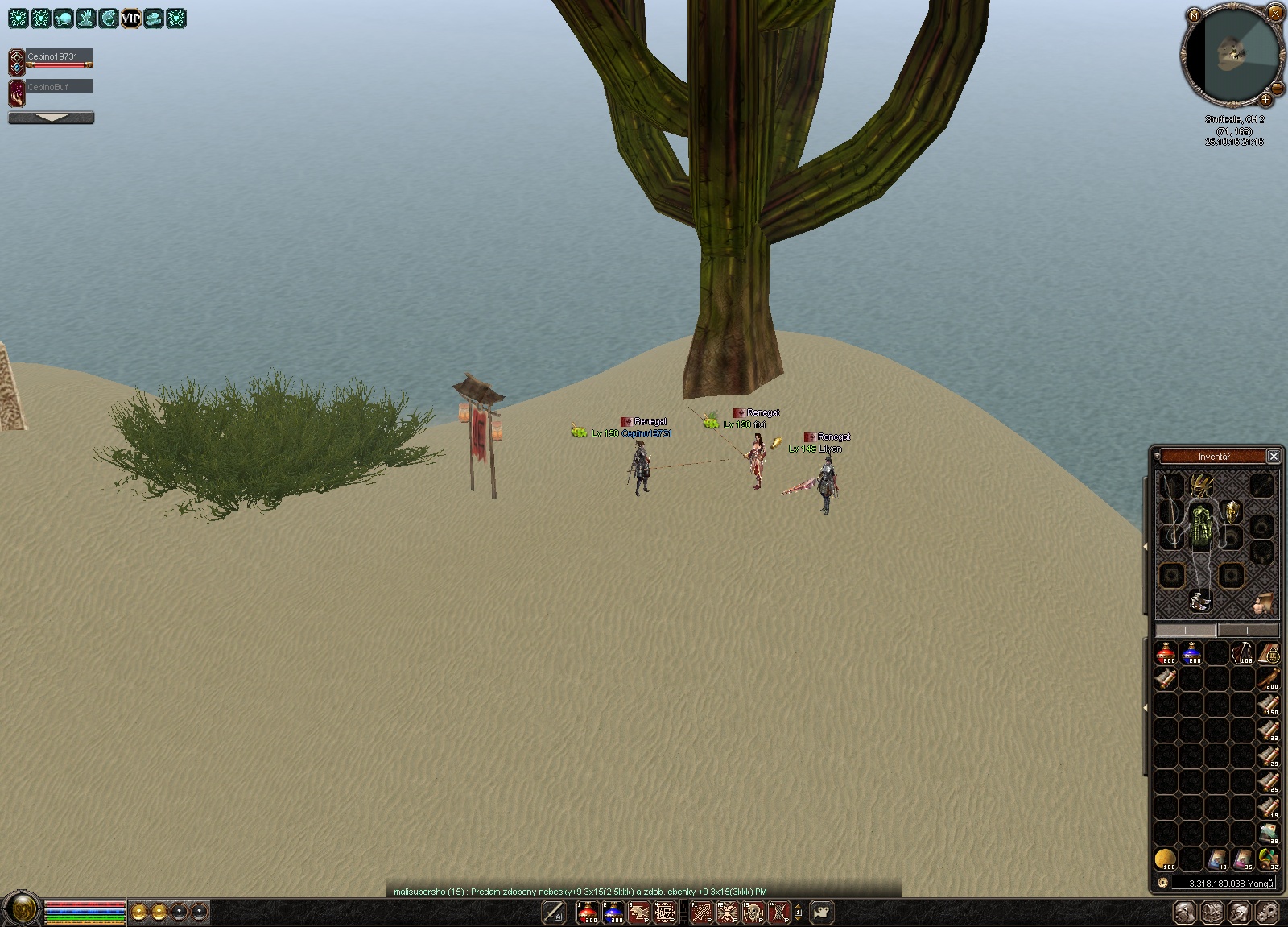Click the equipped green armor slot

tap(1201, 526)
